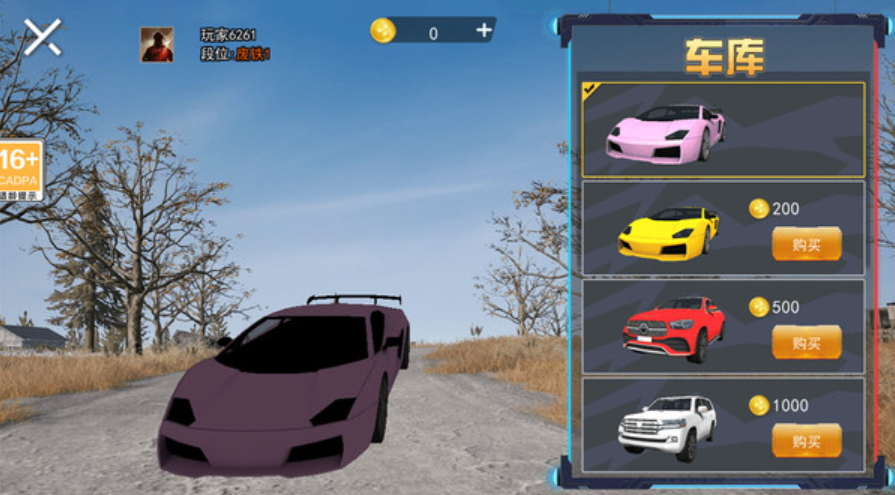Add more gold coins with the plus button

(484, 31)
